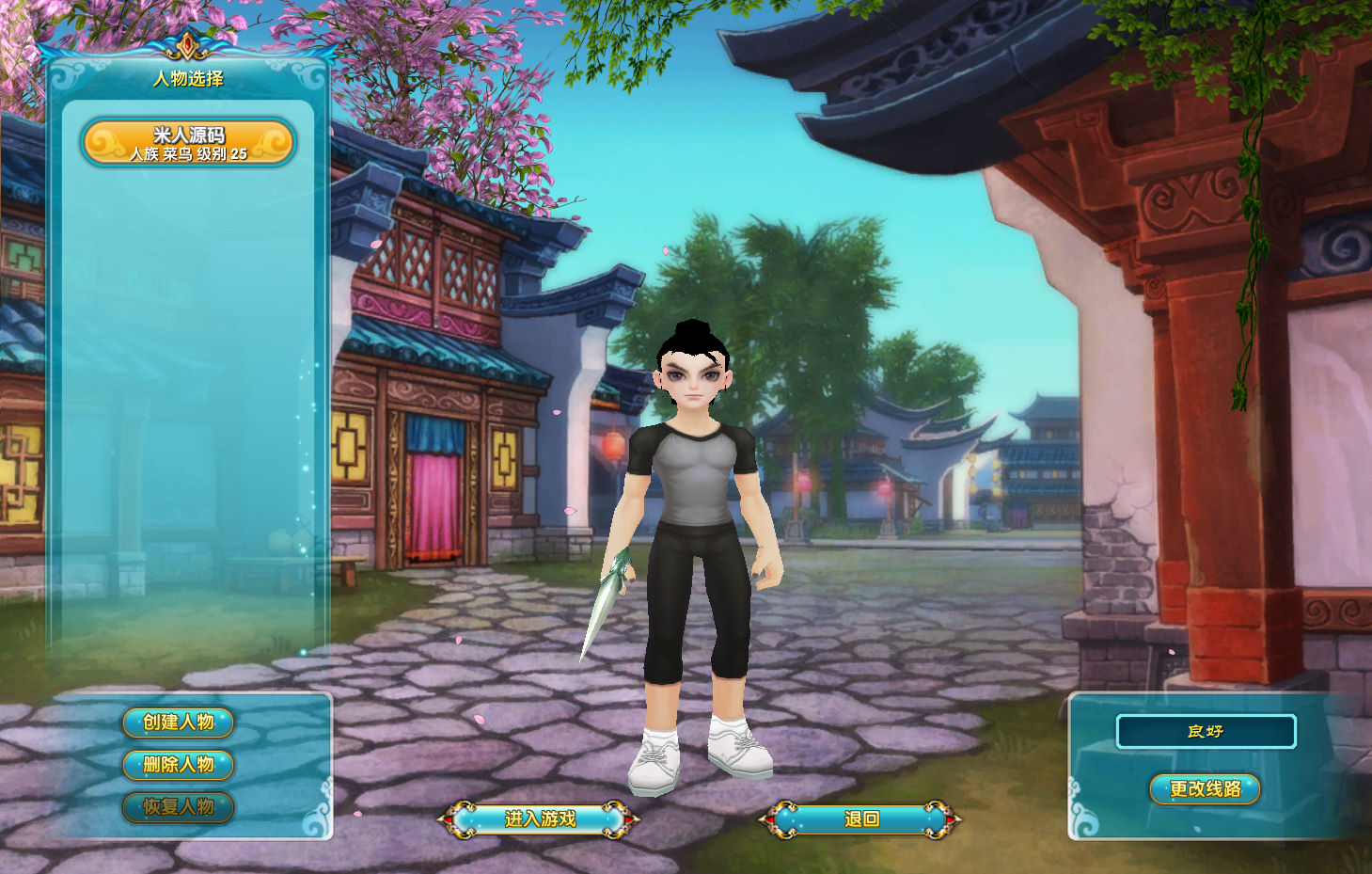
Task: Click 创建人物 to create a character
Action: click(178, 723)
